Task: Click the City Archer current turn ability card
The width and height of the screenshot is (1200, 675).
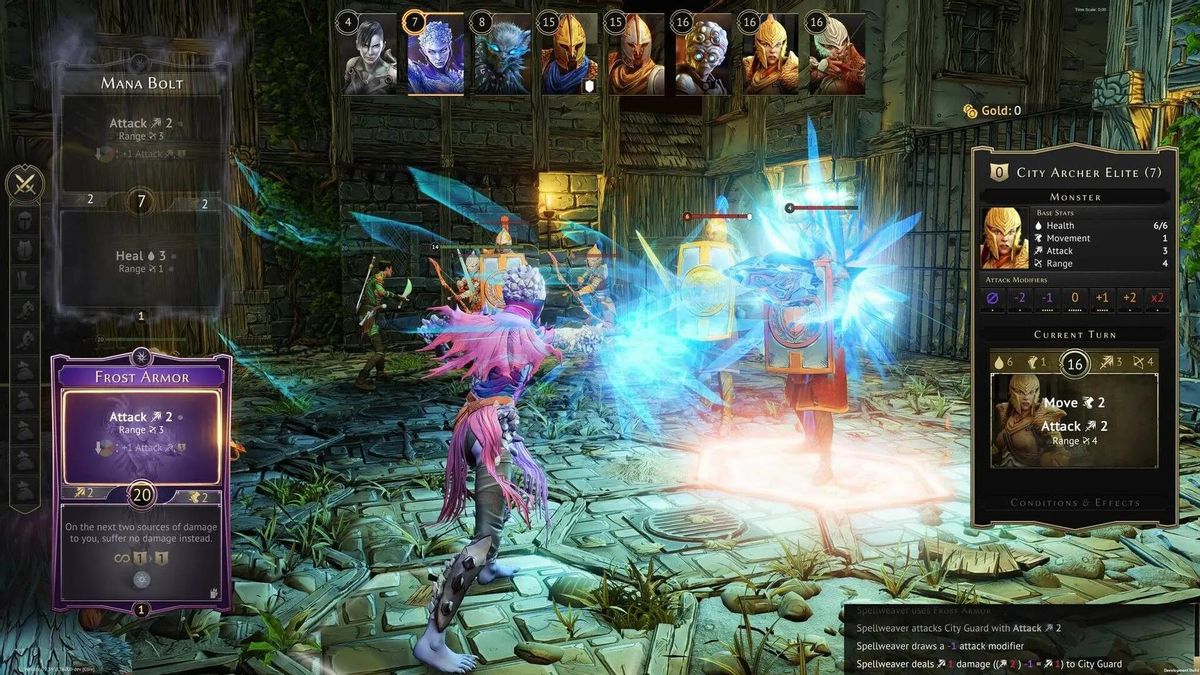Action: coord(1074,421)
